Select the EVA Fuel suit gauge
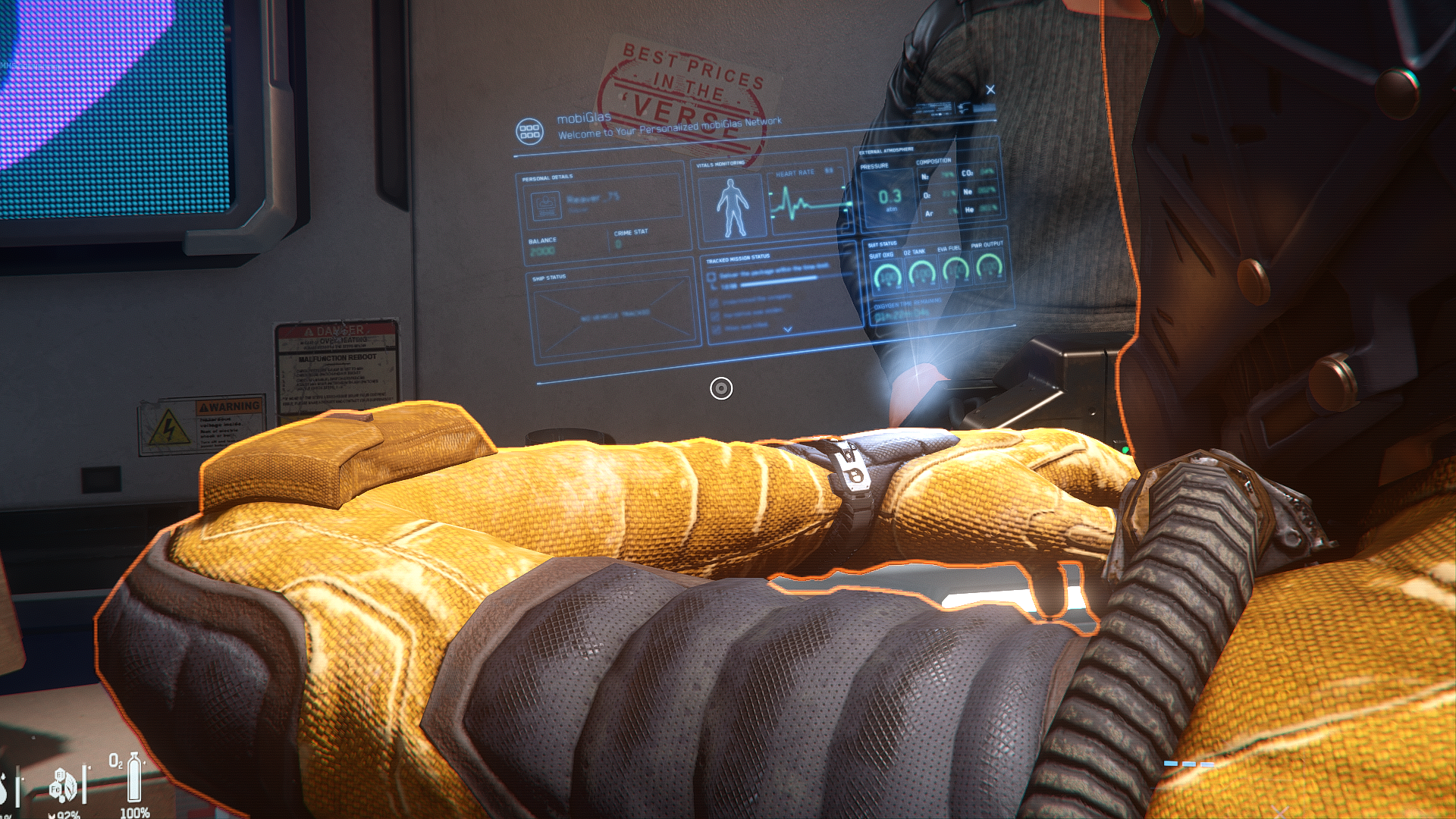1456x819 pixels. pos(955,268)
